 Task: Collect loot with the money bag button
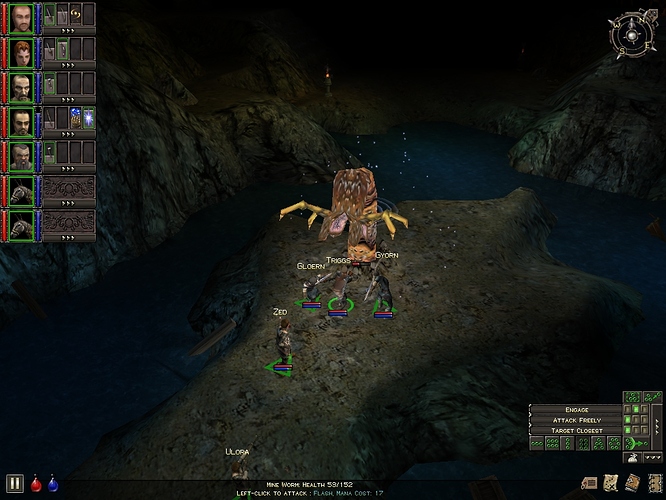633,458
